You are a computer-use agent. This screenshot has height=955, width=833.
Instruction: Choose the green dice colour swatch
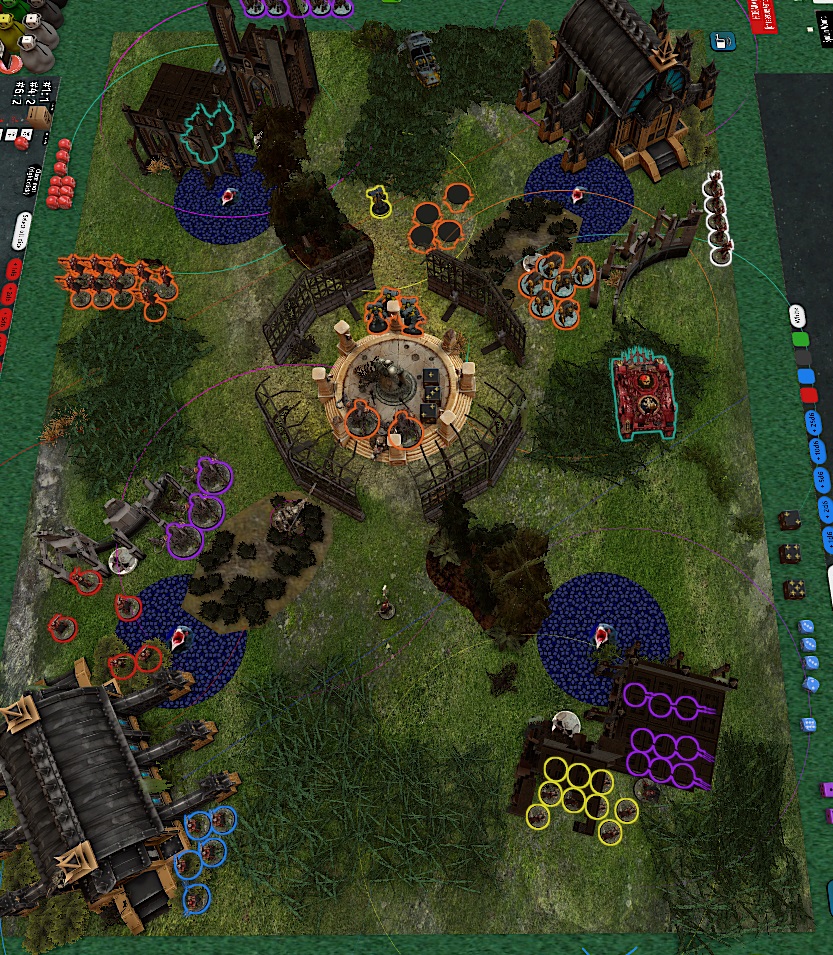800,339
